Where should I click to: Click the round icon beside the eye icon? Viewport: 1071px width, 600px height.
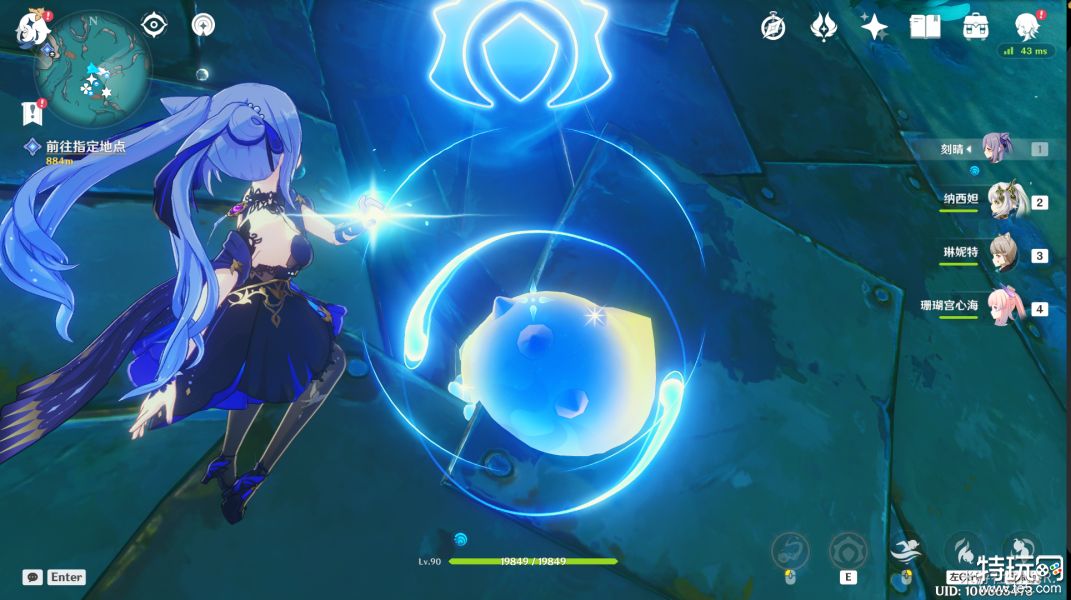(203, 24)
